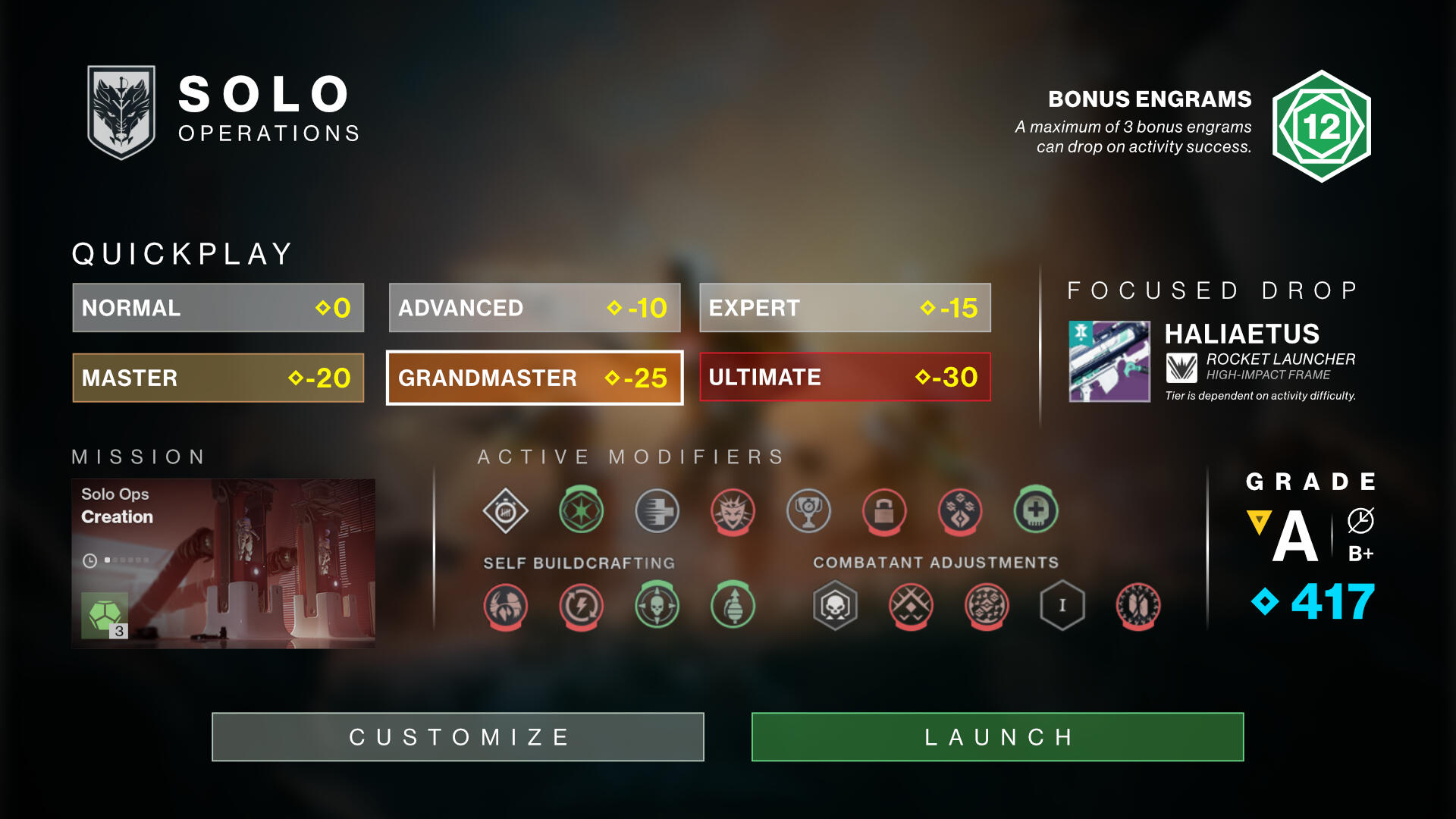Open the Bonus Engrams green engram icon
Image resolution: width=1456 pixels, height=819 pixels.
[x=1323, y=126]
